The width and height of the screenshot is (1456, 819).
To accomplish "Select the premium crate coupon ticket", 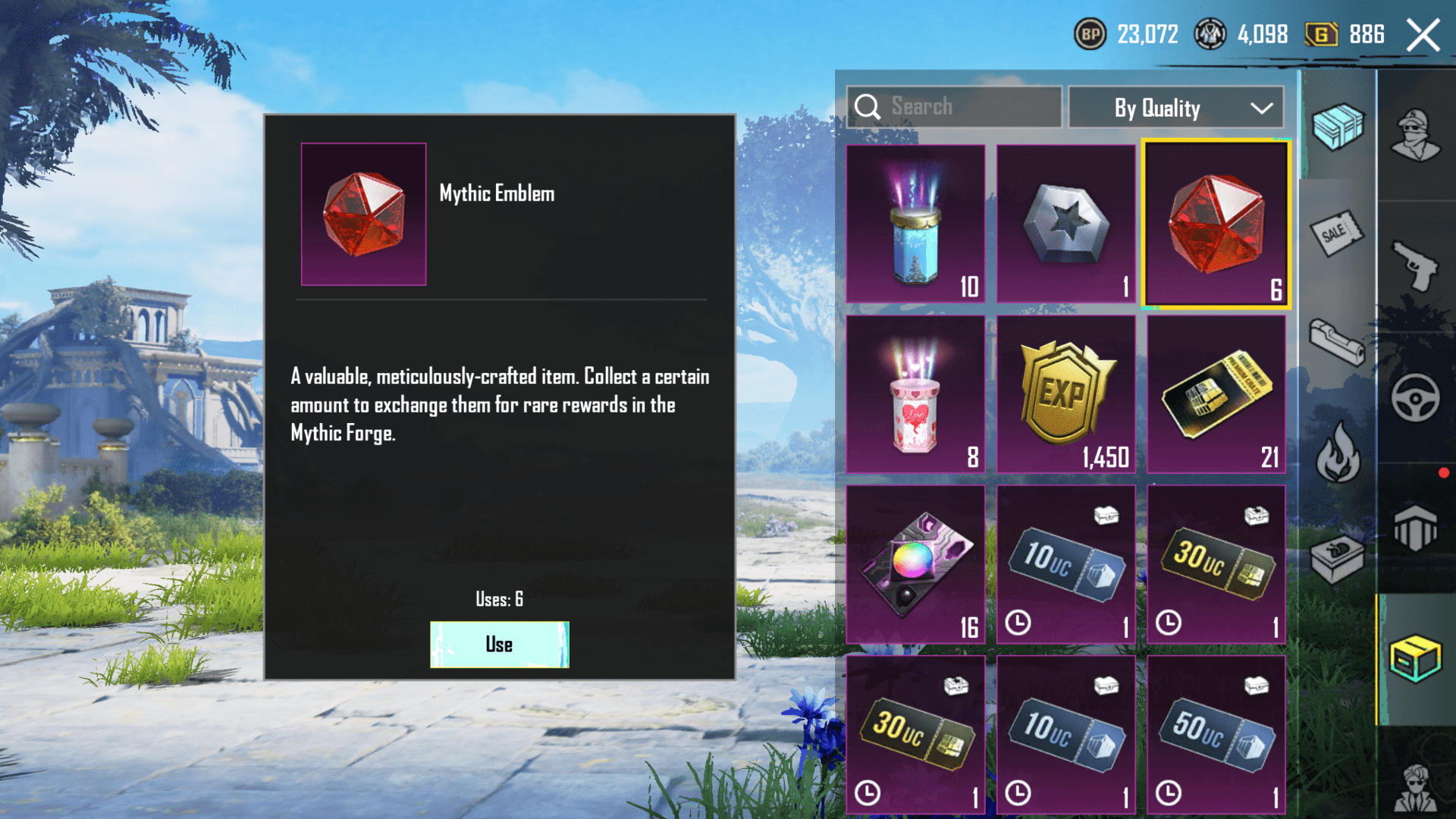I will (1216, 395).
